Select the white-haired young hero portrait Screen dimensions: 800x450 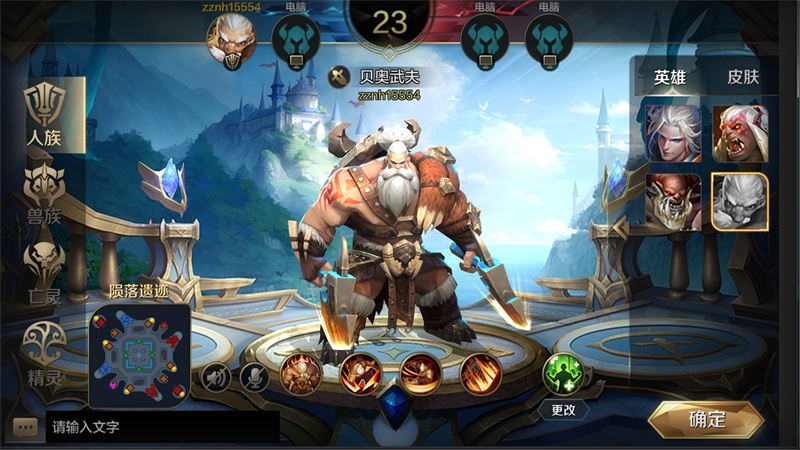[x=673, y=133]
